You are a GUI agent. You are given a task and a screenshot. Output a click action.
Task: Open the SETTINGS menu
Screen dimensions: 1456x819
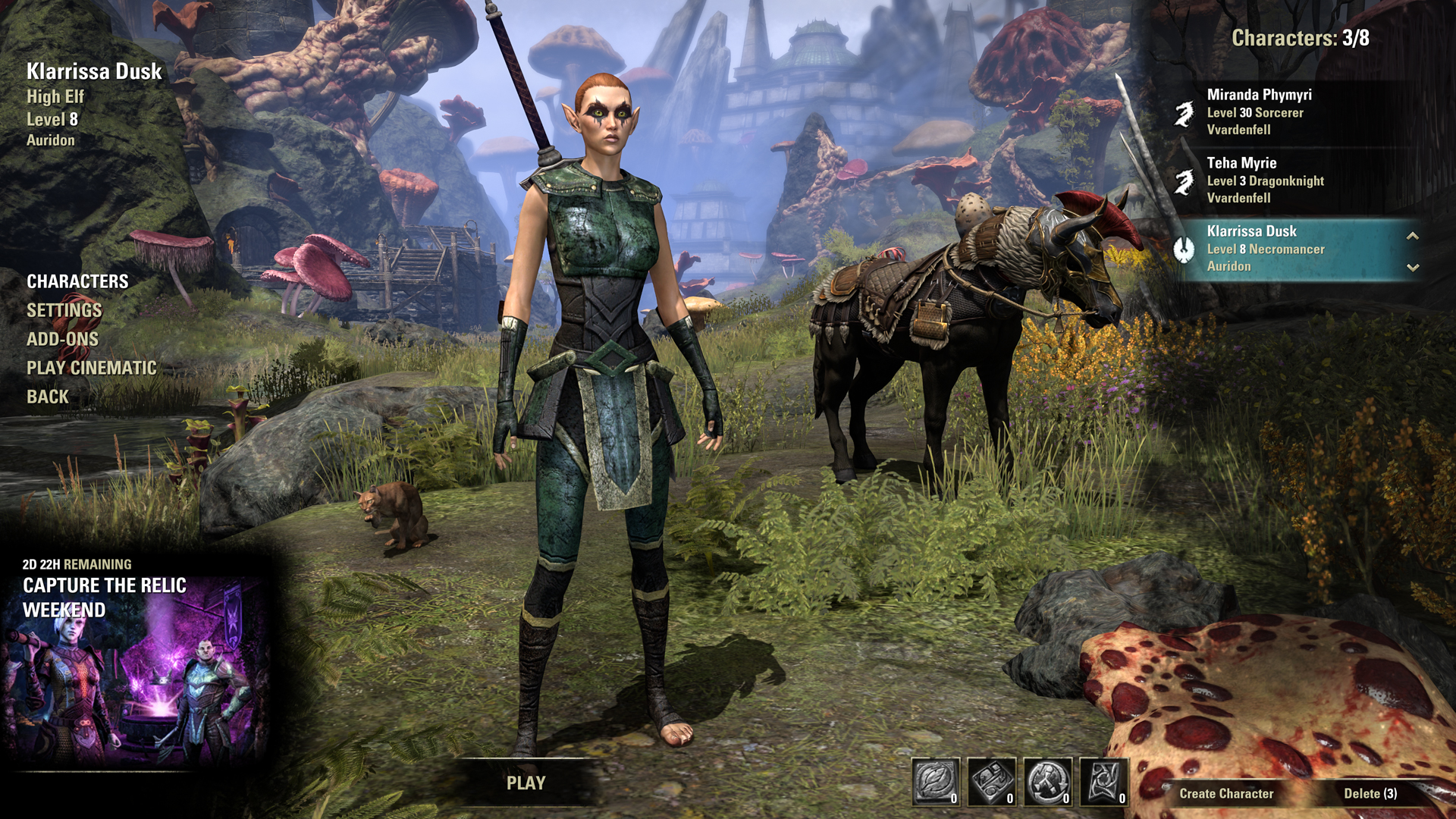tap(64, 310)
